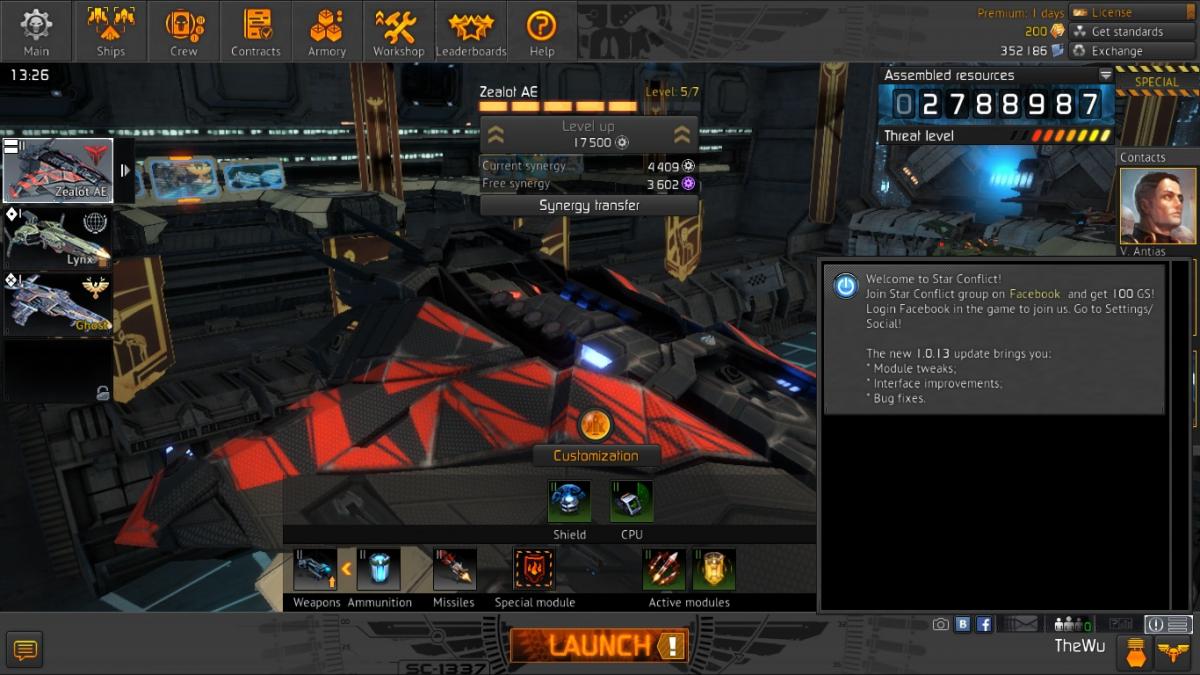
Task: Open the chat window icon
Action: pos(25,650)
